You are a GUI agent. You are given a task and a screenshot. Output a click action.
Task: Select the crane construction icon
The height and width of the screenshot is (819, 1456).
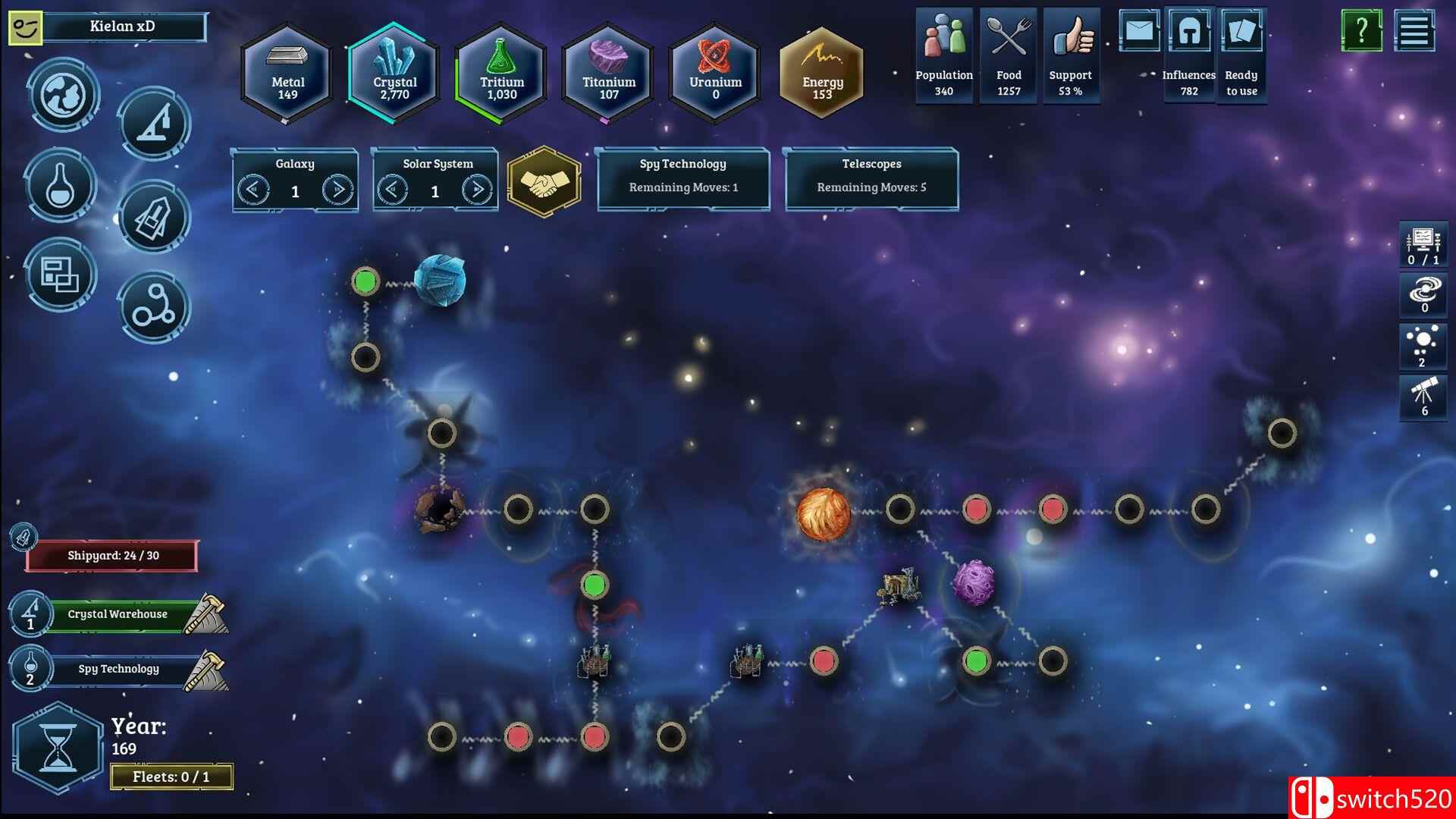click(154, 125)
